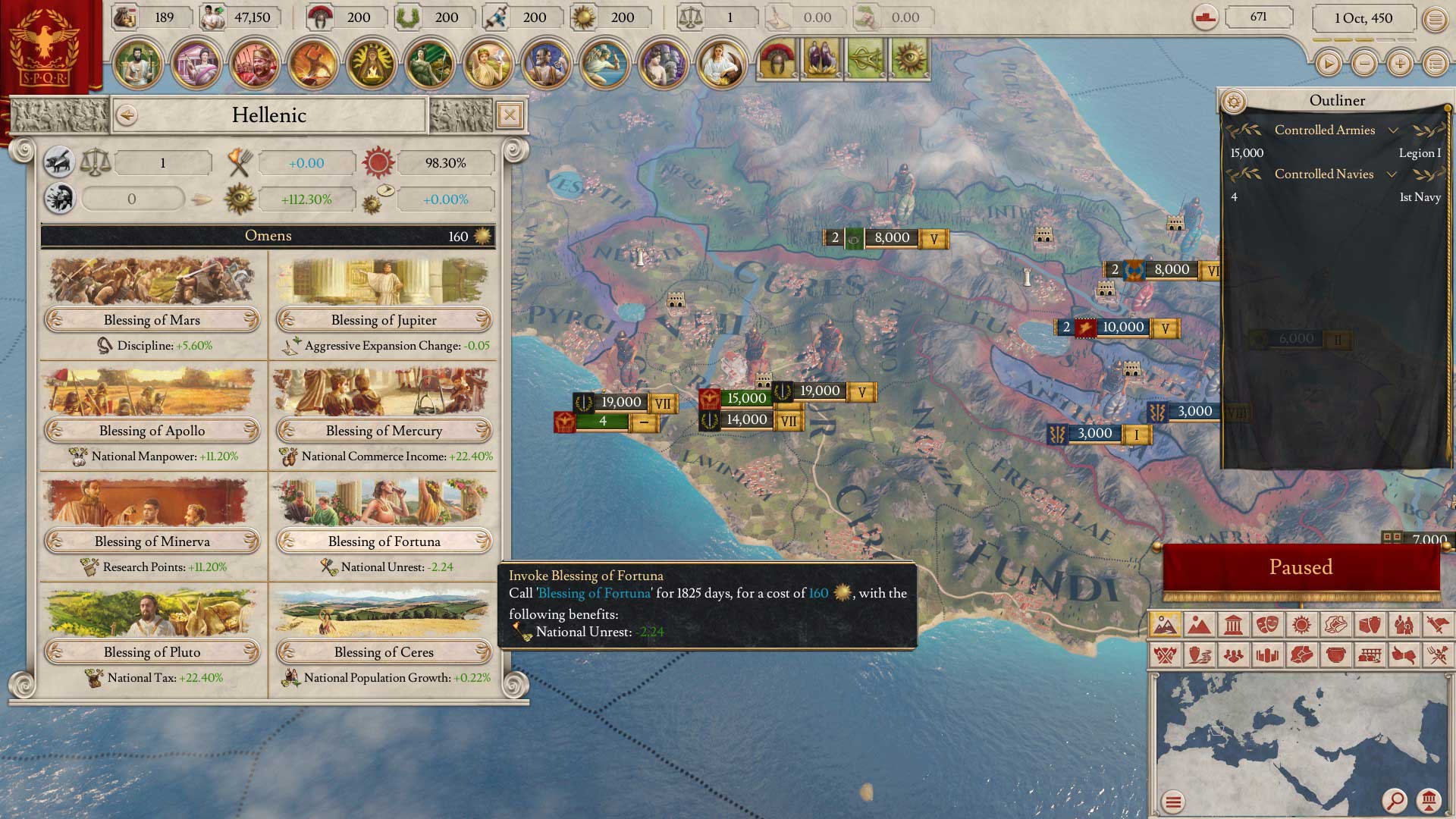This screenshot has height=819, width=1456.
Task: Invoke Blessing of Jupiter omen
Action: click(x=384, y=320)
